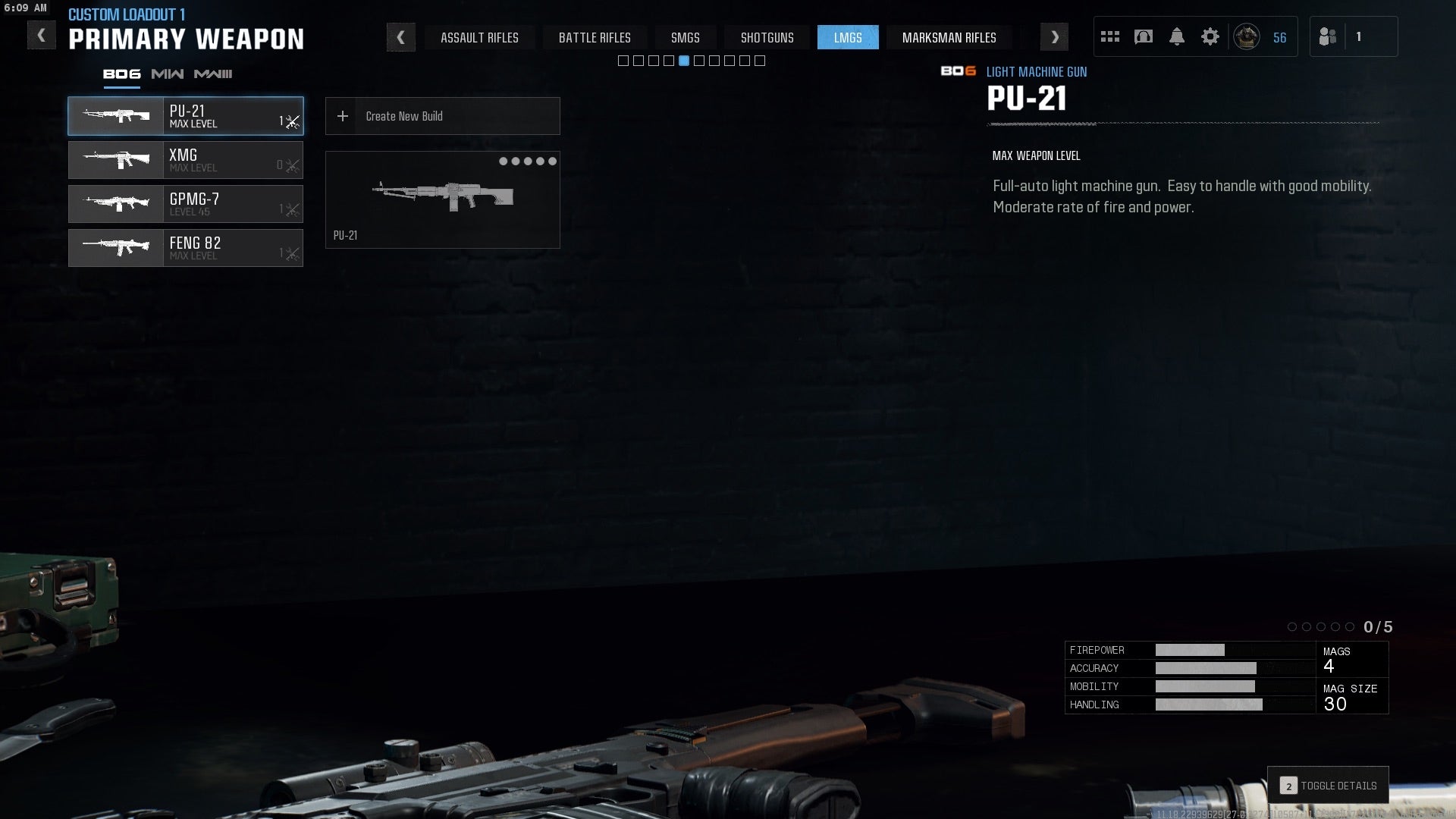Switch to the Assault Rifles tab
The height and width of the screenshot is (819, 1456).
[x=479, y=37]
